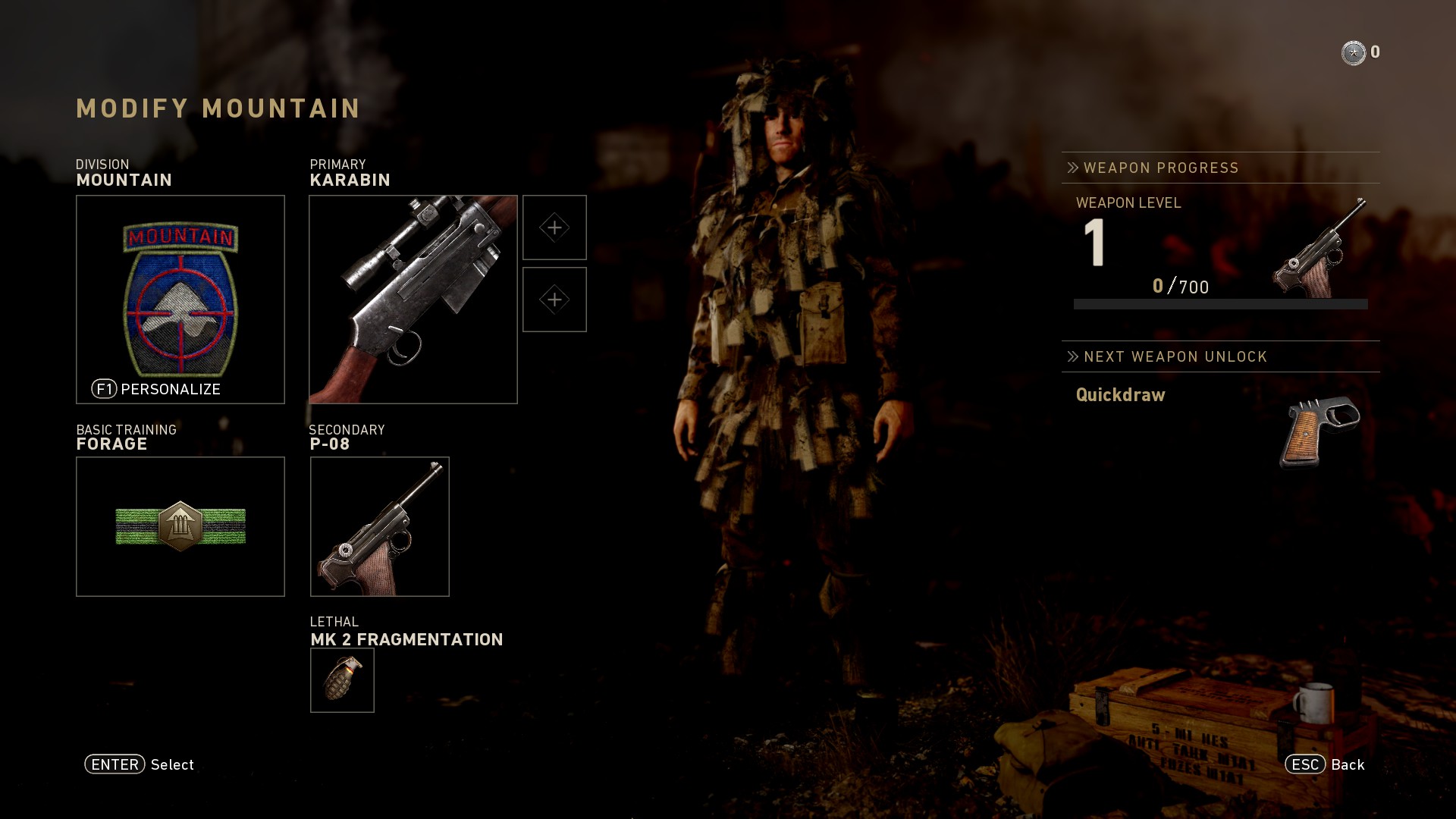
Task: Open the Karabin primary weapon slot
Action: (x=413, y=300)
